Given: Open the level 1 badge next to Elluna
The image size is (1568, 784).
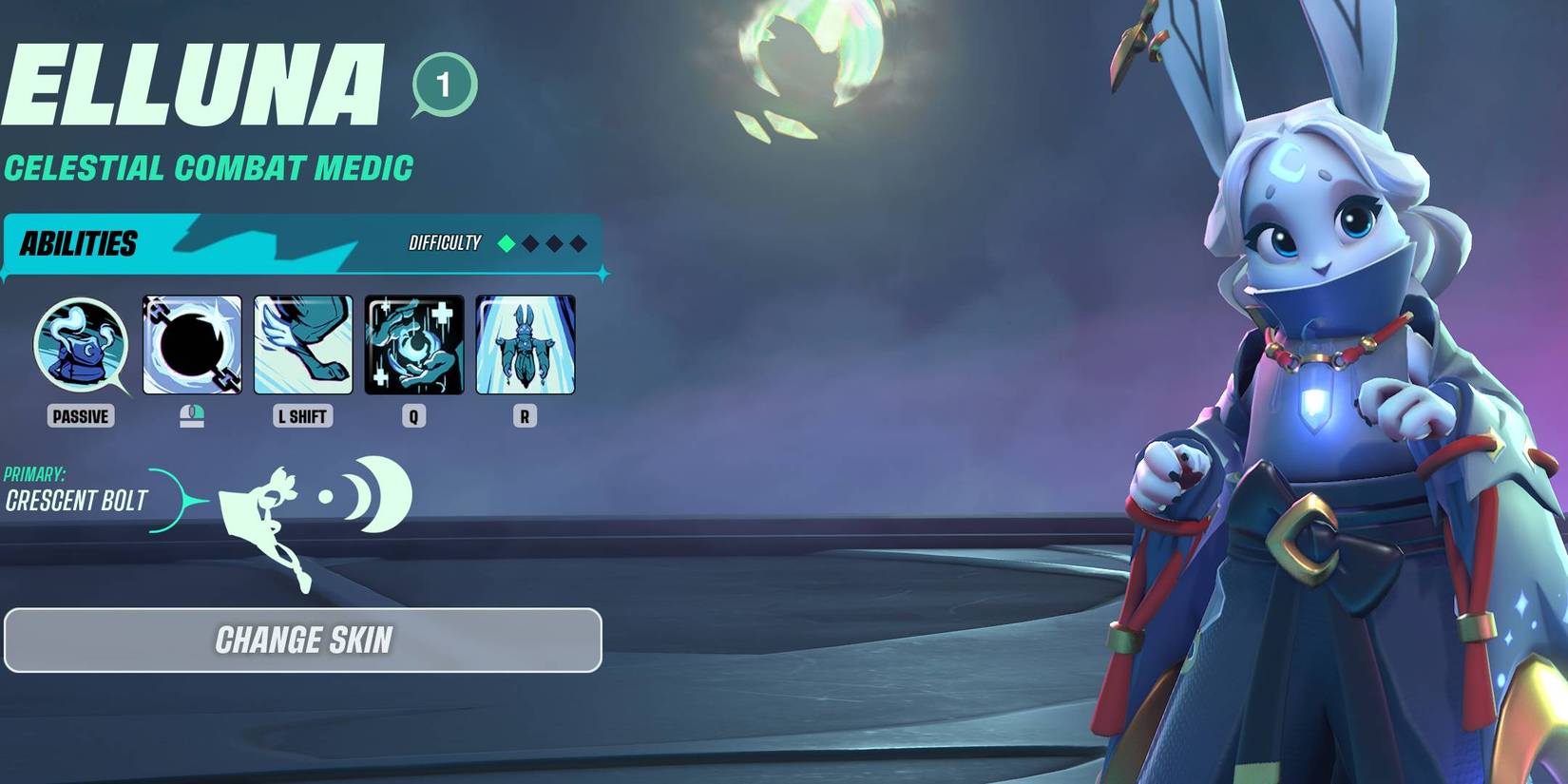Looking at the screenshot, I should coord(444,86).
